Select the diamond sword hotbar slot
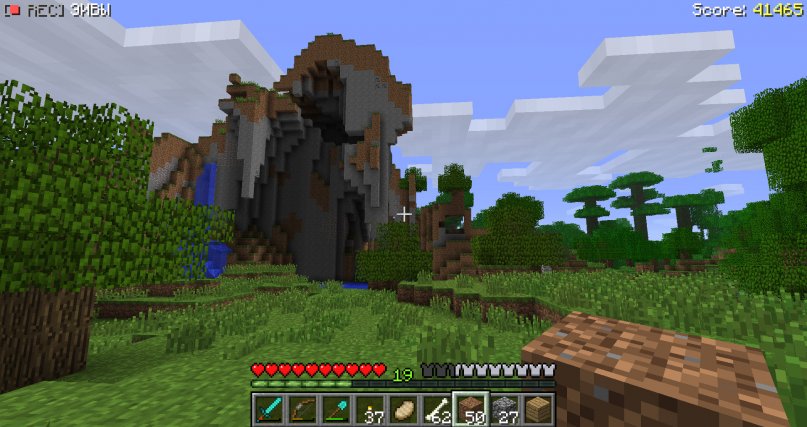 pos(267,408)
